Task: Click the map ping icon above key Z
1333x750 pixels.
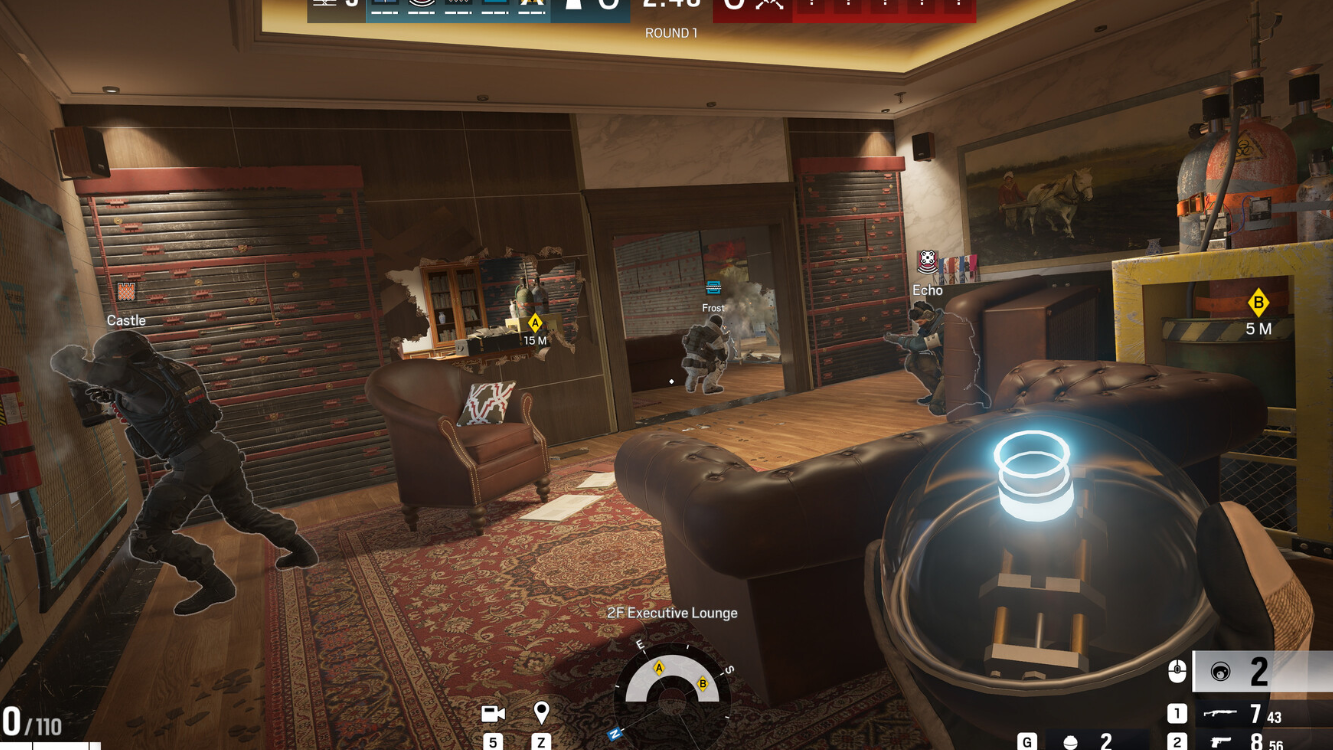Action: pyautogui.click(x=542, y=712)
